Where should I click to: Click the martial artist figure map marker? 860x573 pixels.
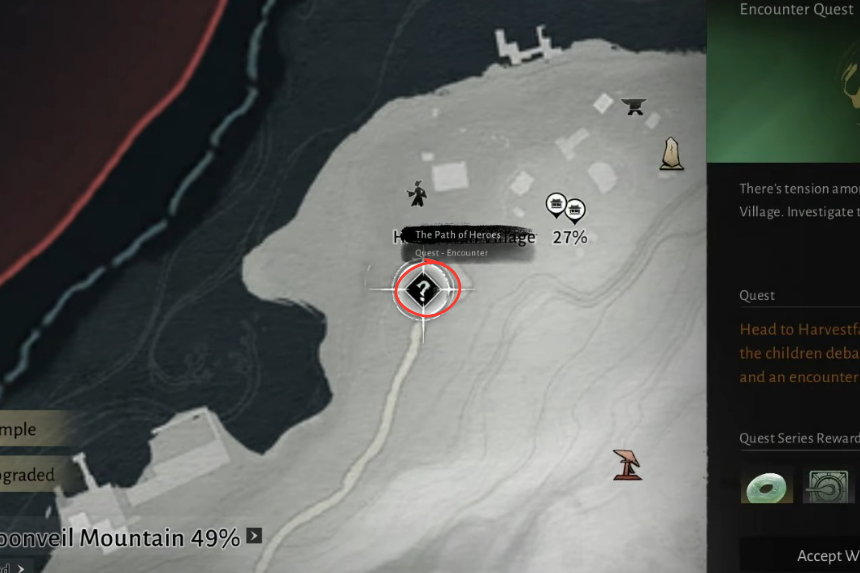[417, 193]
